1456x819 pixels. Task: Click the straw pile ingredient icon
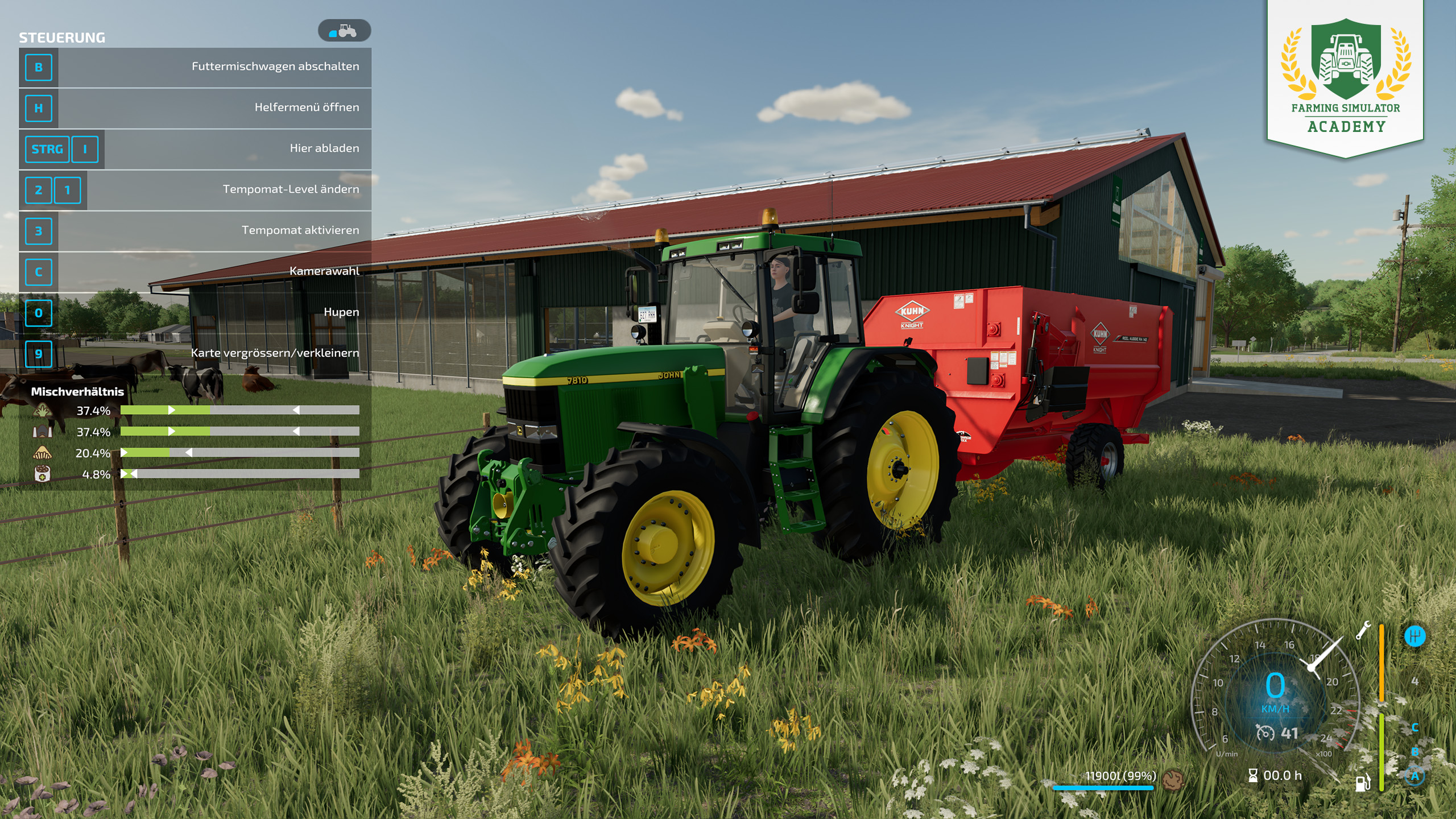click(43, 453)
